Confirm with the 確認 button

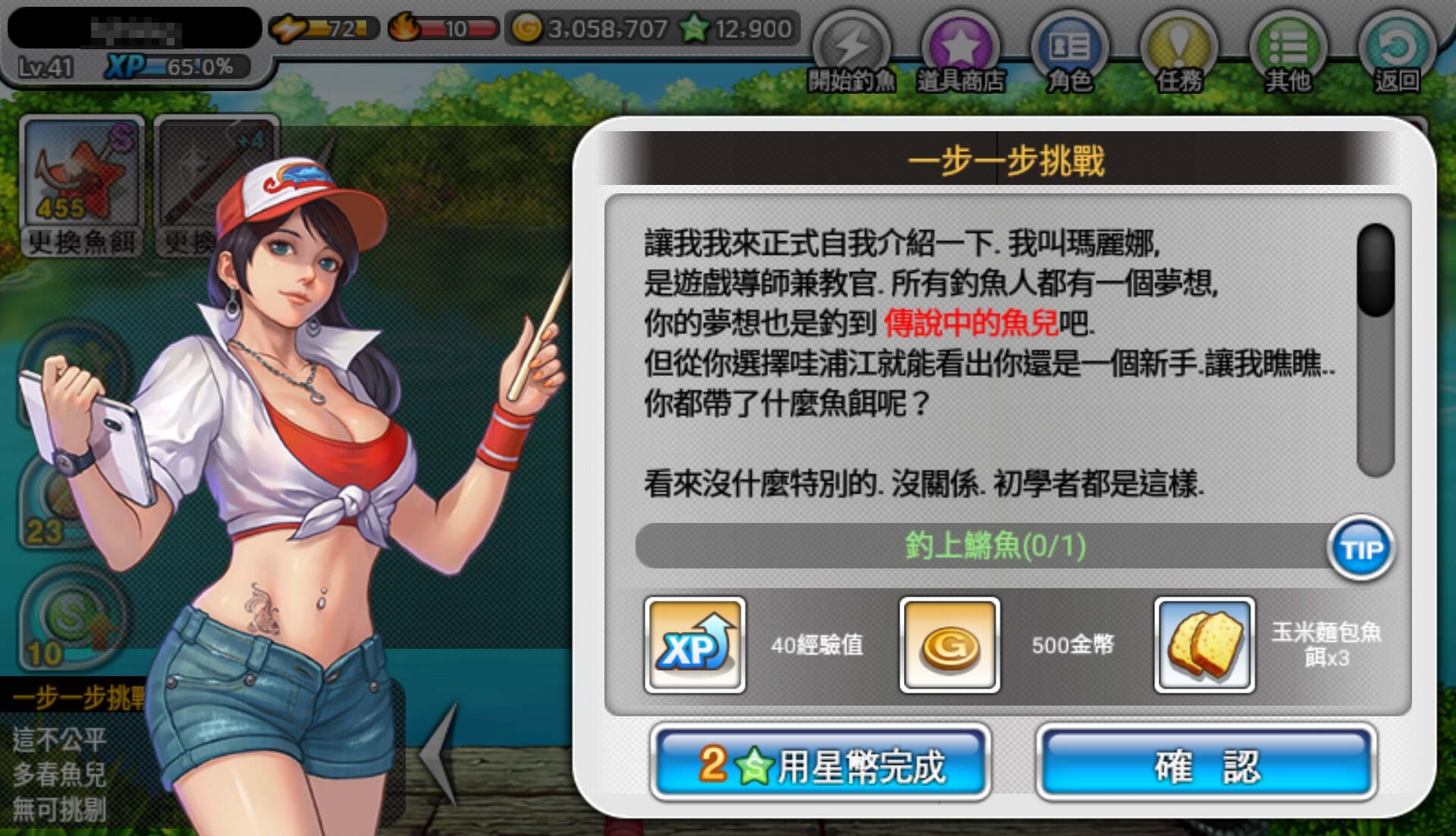1204,766
